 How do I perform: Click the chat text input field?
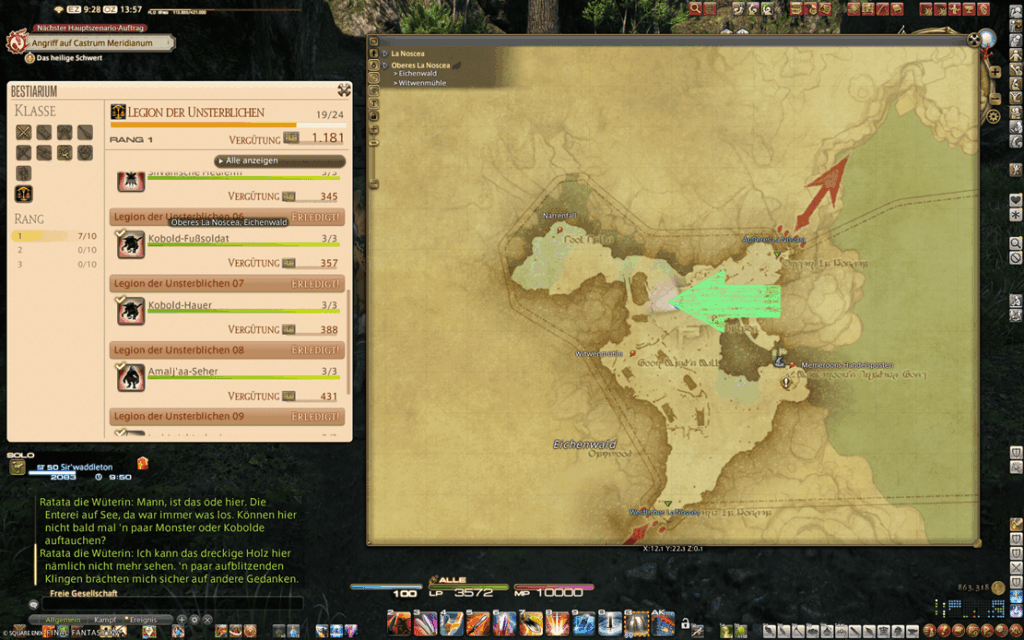170,604
